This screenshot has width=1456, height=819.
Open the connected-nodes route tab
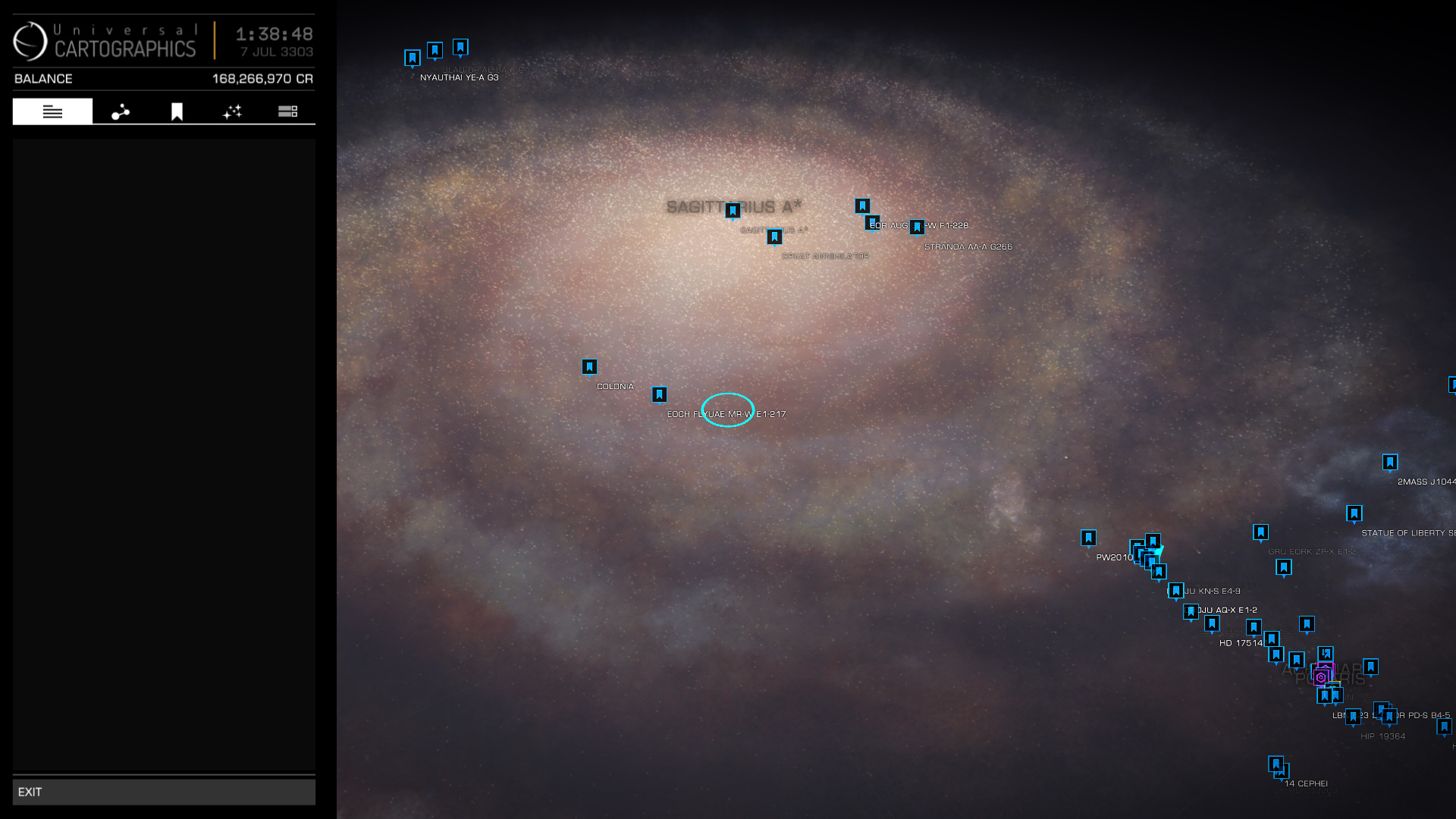(121, 111)
